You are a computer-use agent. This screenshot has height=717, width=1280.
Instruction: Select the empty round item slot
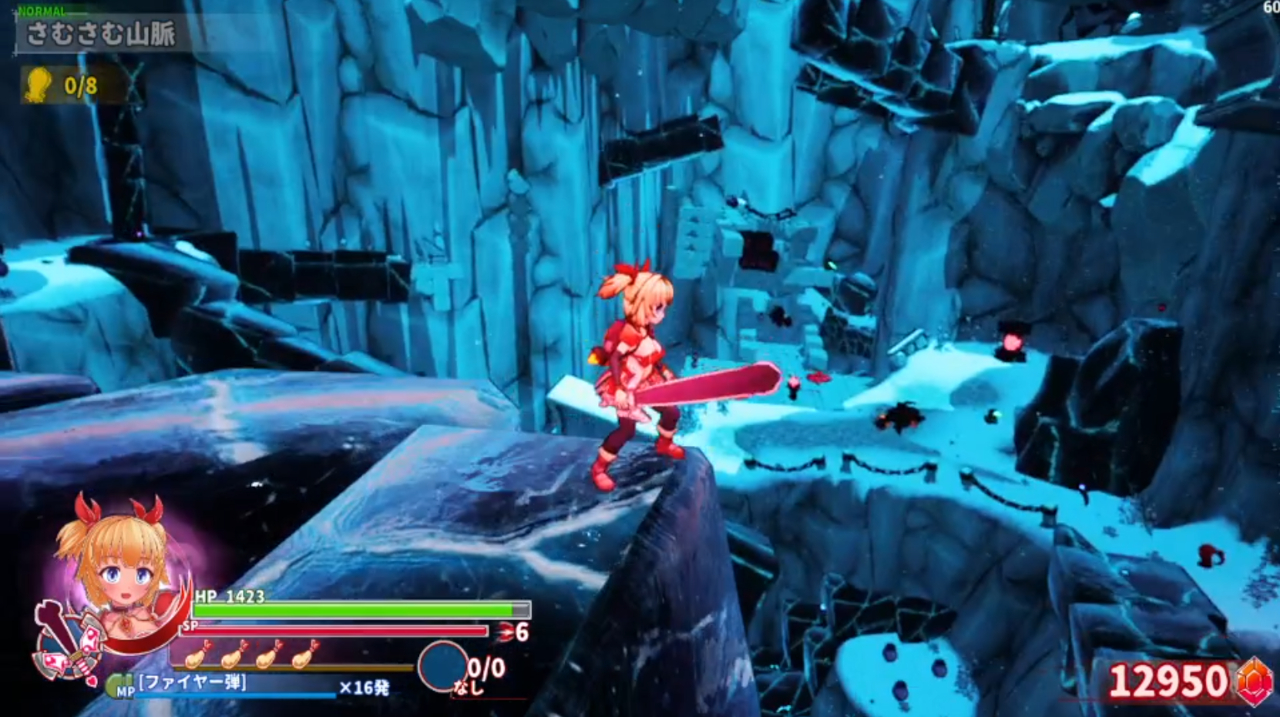[442, 666]
